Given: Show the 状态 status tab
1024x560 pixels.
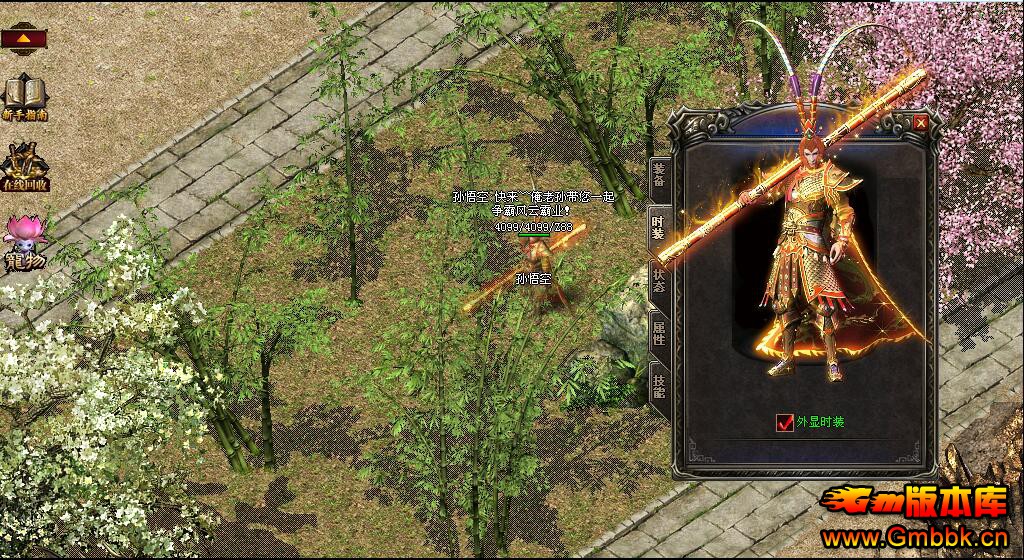Looking at the screenshot, I should click(659, 279).
